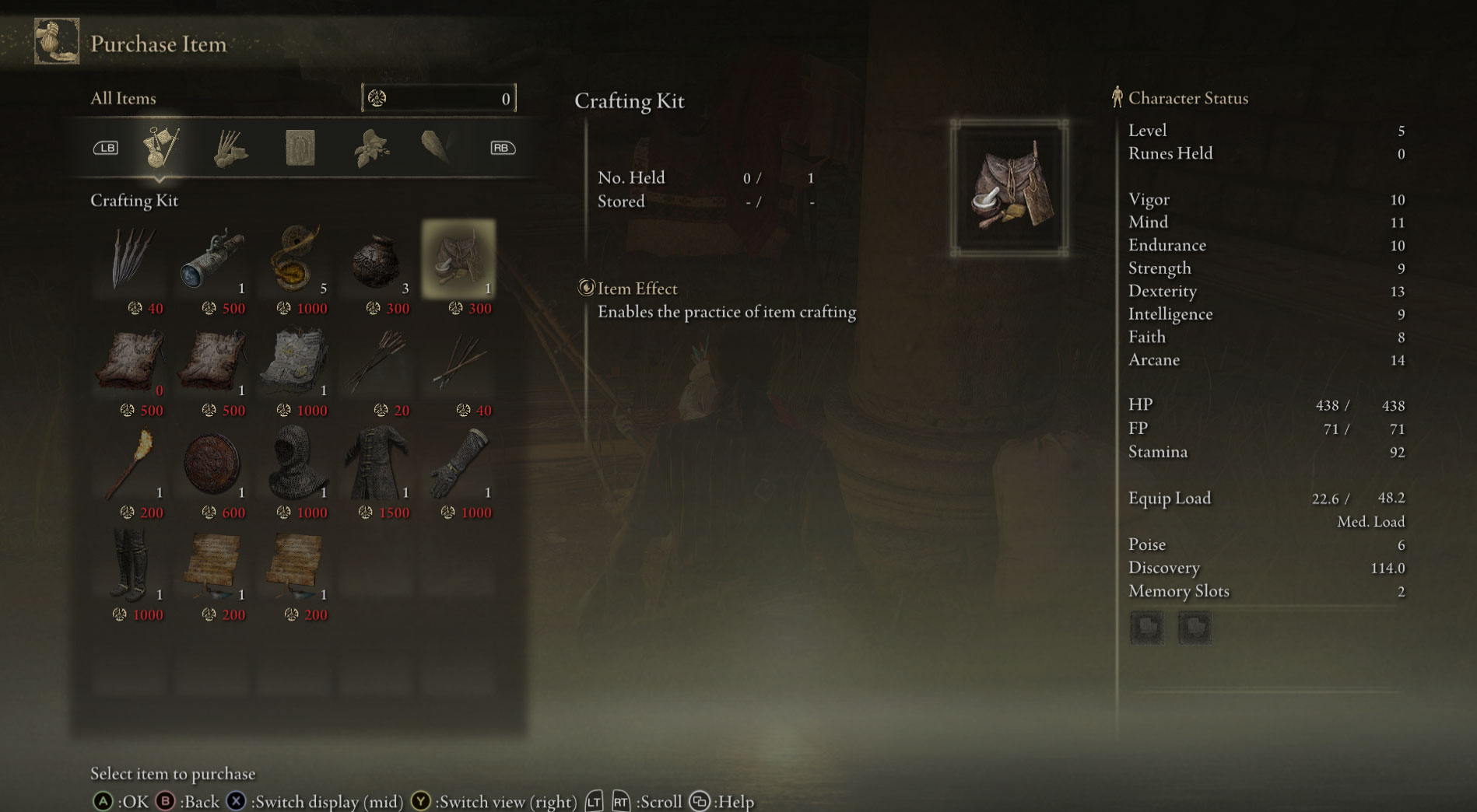Screen dimensions: 1477x812
Task: Open the stone tablet category tab
Action: click(x=300, y=148)
